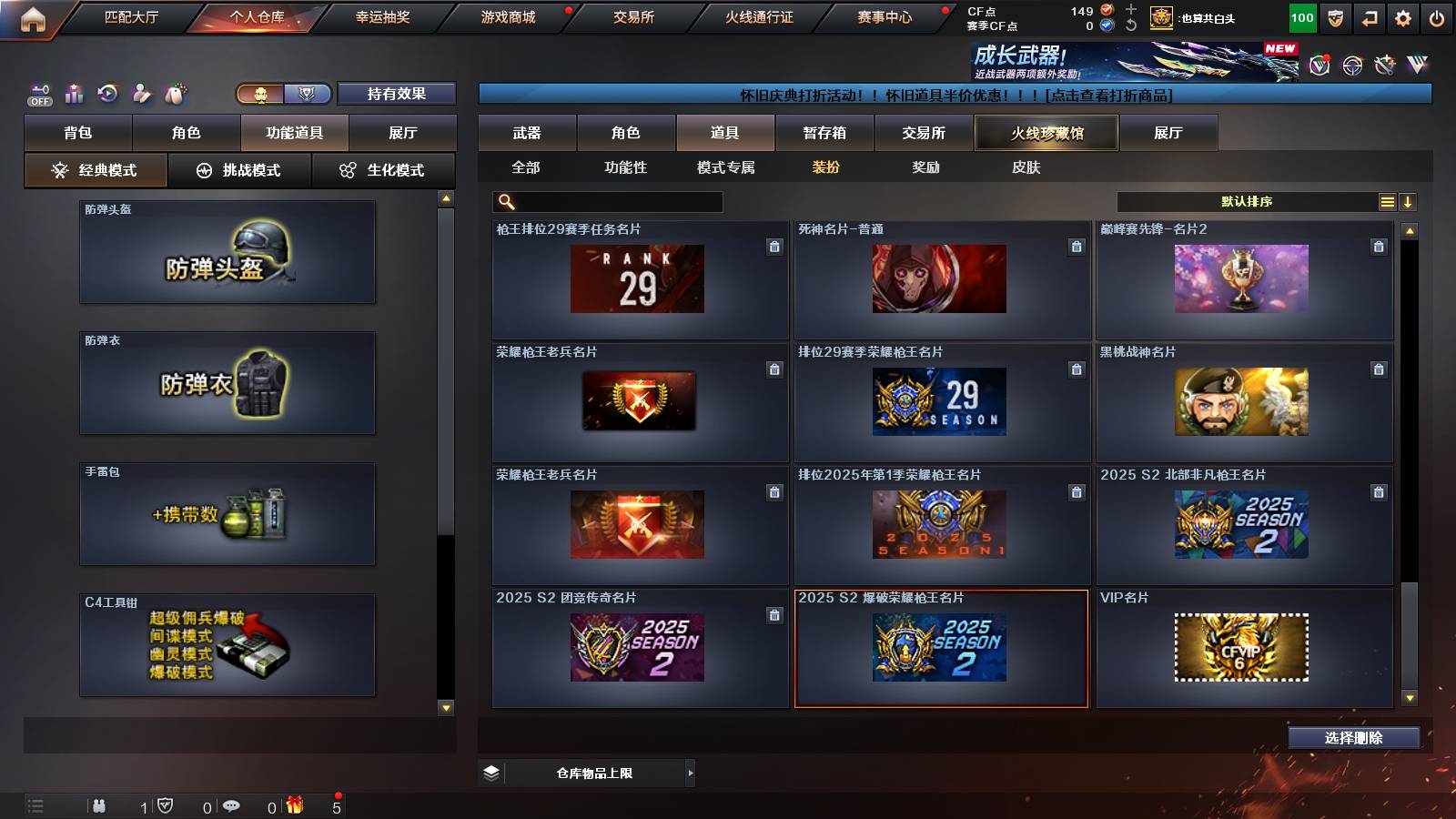This screenshot has width=1456, height=819.
Task: Toggle the OFF key switch in the top-left panel
Action: 38,93
